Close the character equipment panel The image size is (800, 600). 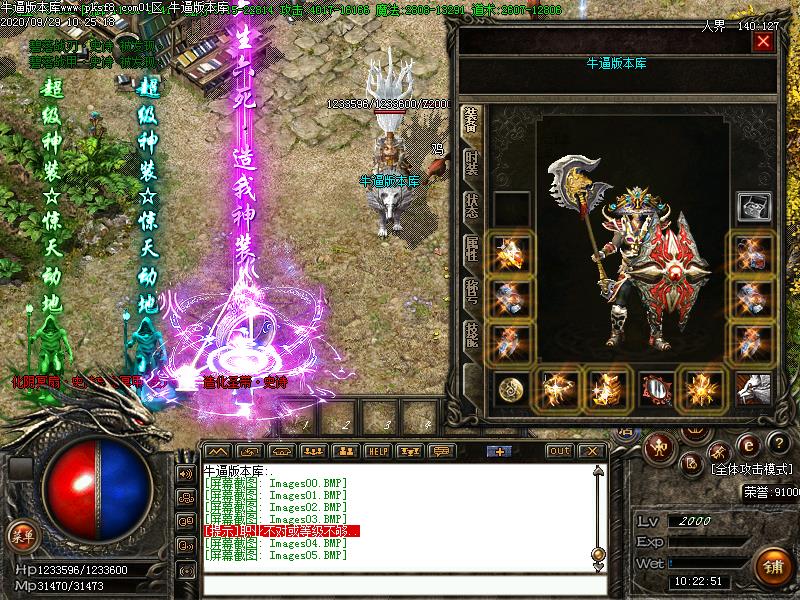tap(764, 42)
